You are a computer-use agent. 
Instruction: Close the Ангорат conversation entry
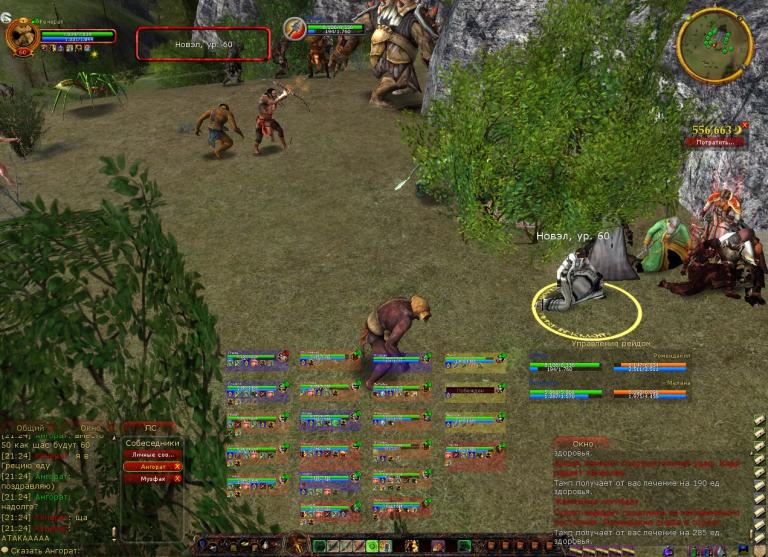click(177, 466)
